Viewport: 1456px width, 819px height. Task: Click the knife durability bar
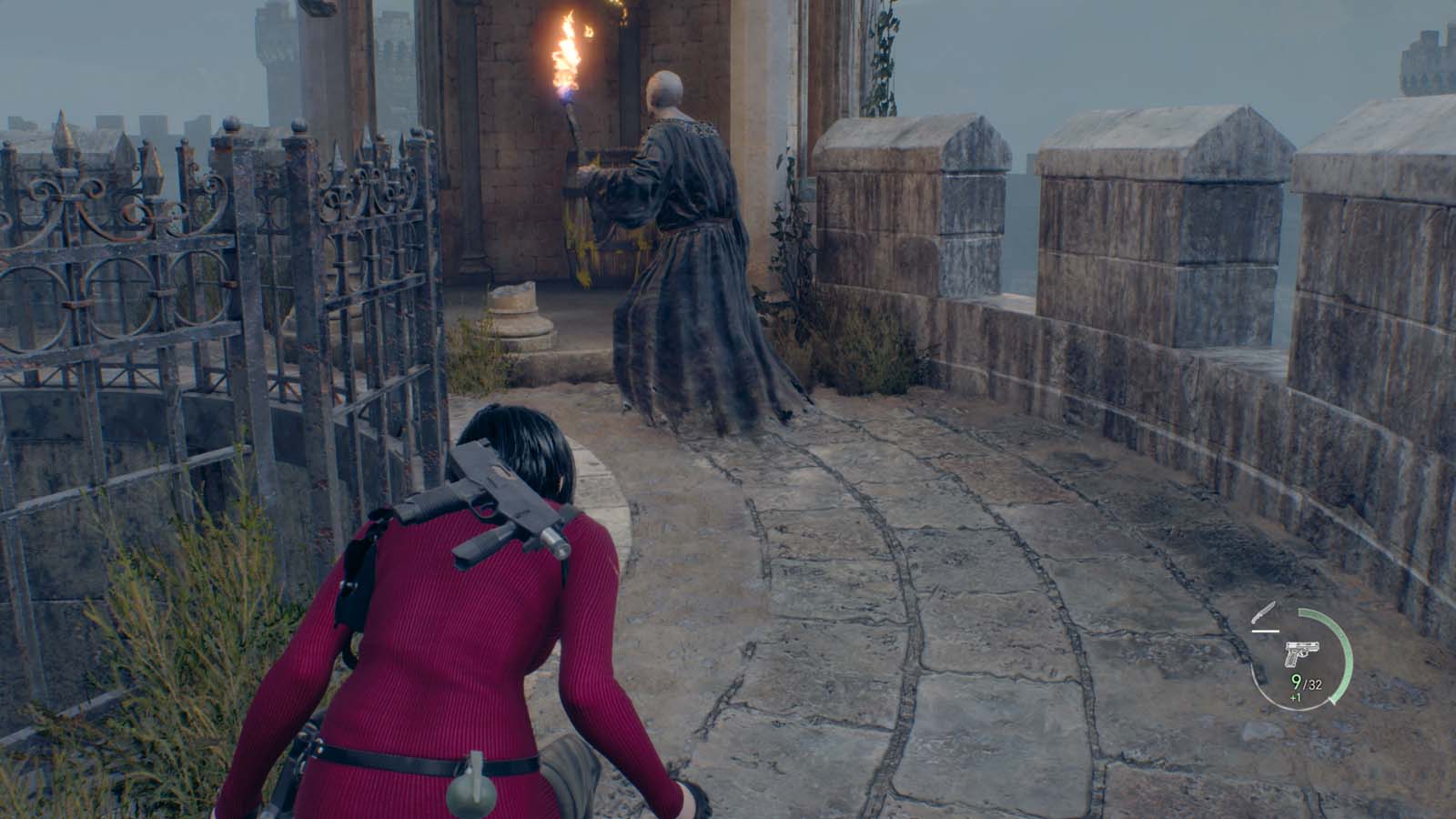pos(1267,631)
